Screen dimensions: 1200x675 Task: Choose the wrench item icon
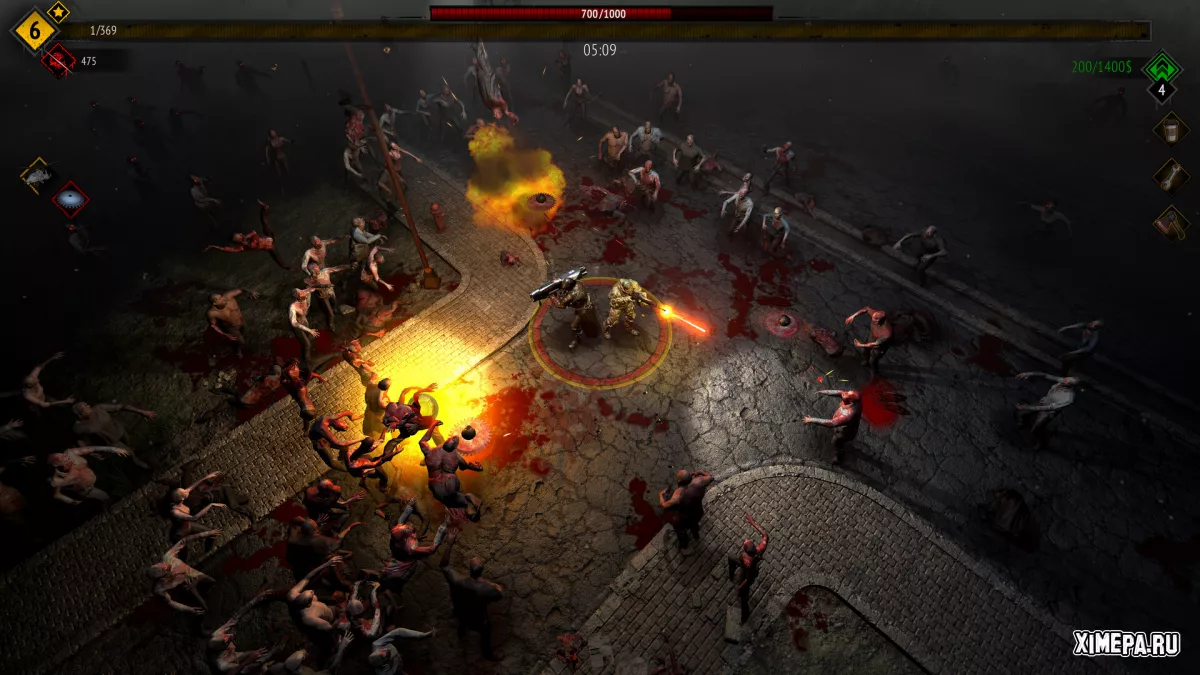pyautogui.click(x=1170, y=175)
